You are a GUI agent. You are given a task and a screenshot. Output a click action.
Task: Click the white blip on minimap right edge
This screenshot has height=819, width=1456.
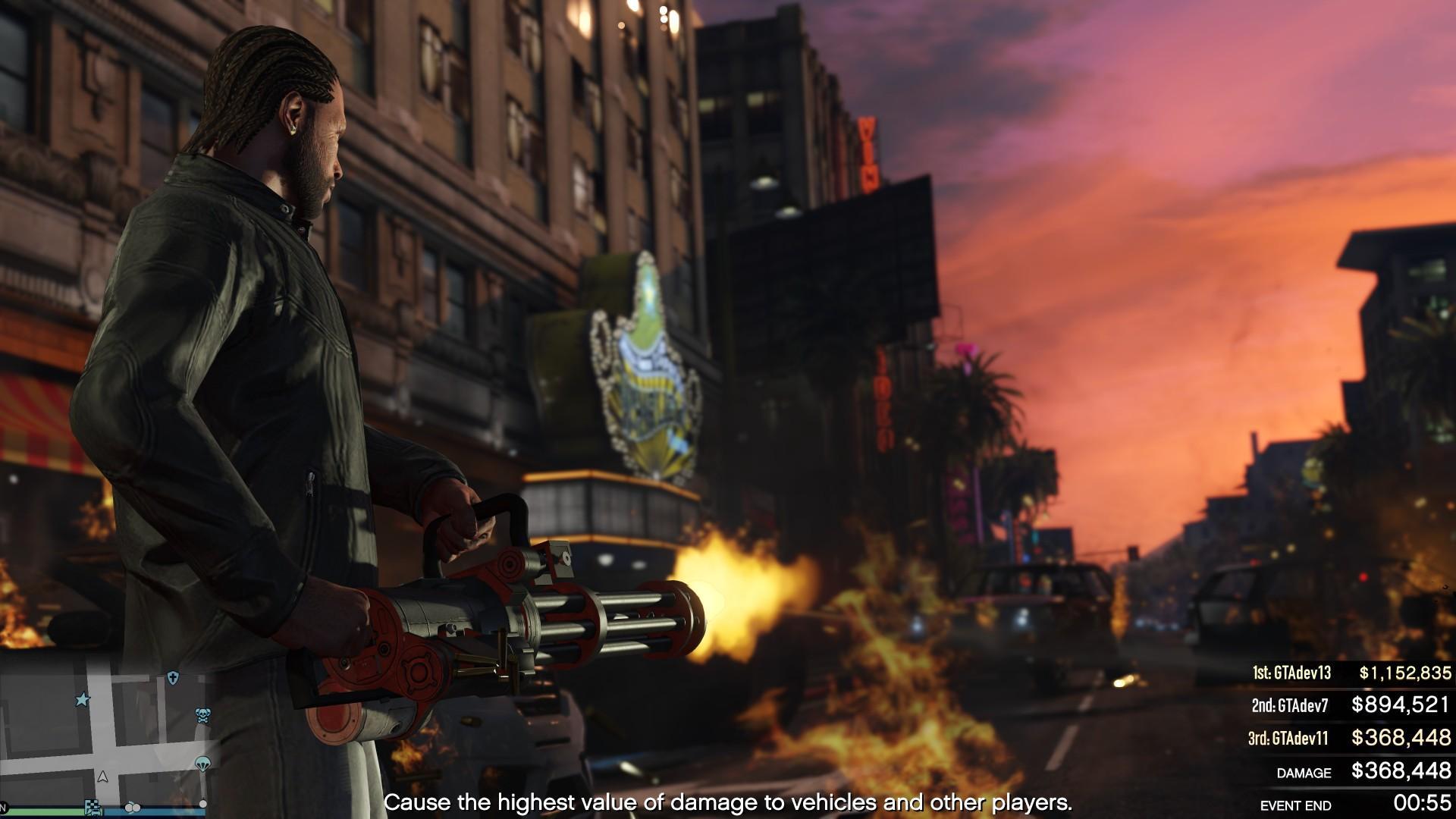[202, 804]
